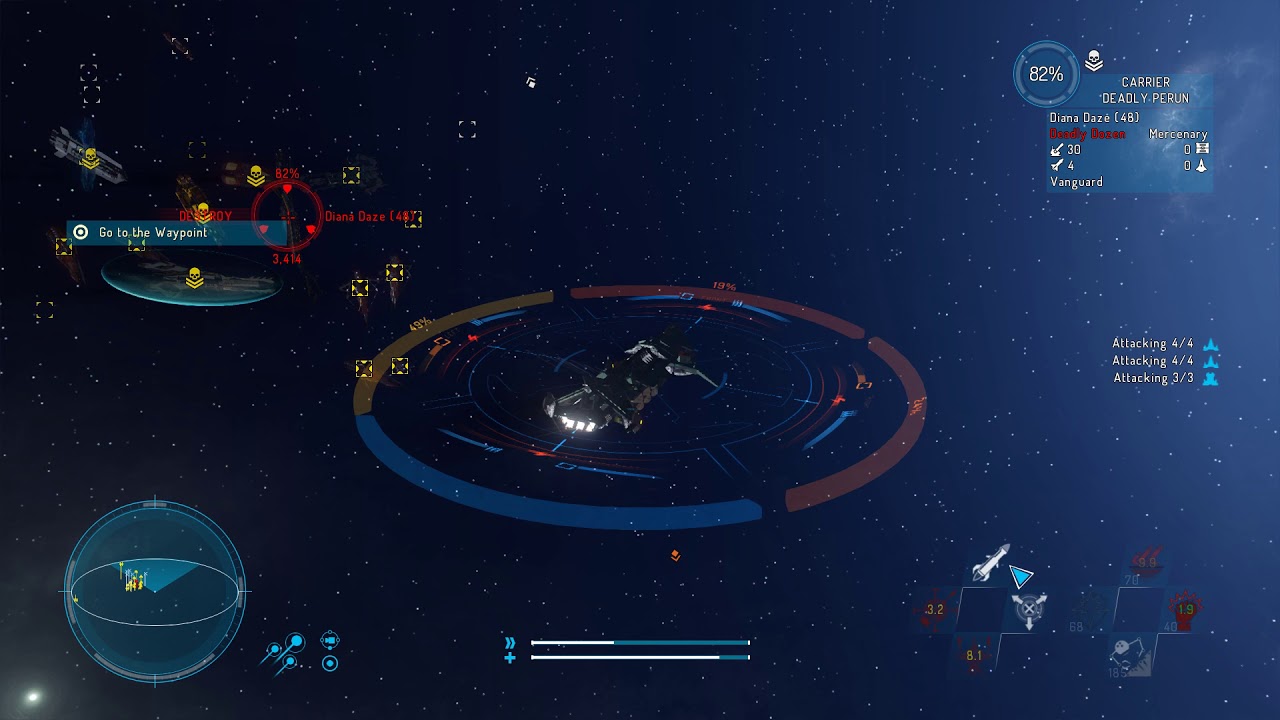This screenshot has height=720, width=1280.
Task: Toggle the camera mode icon
Action: pos(330,640)
